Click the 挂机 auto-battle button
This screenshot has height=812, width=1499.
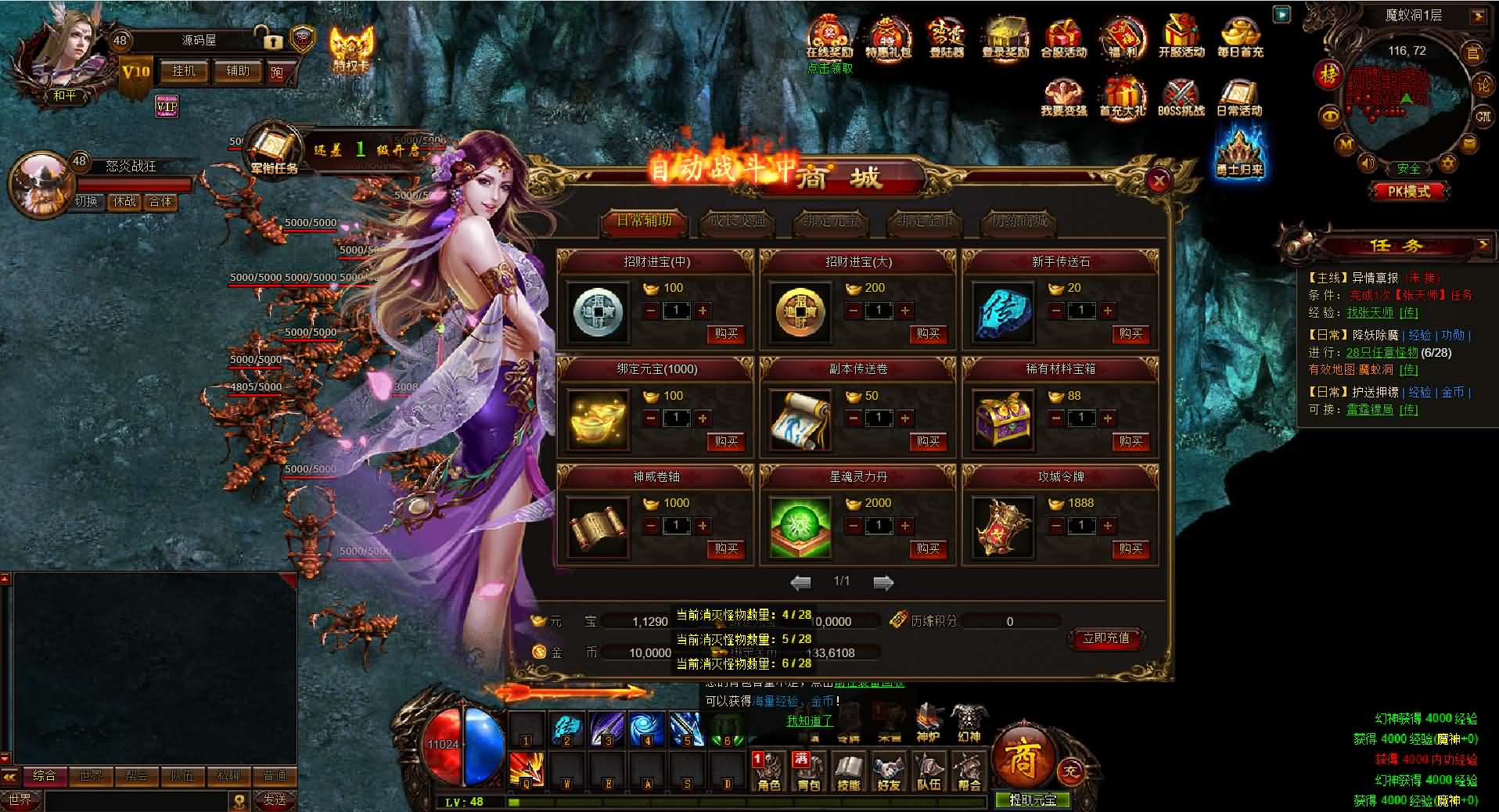click(x=184, y=71)
